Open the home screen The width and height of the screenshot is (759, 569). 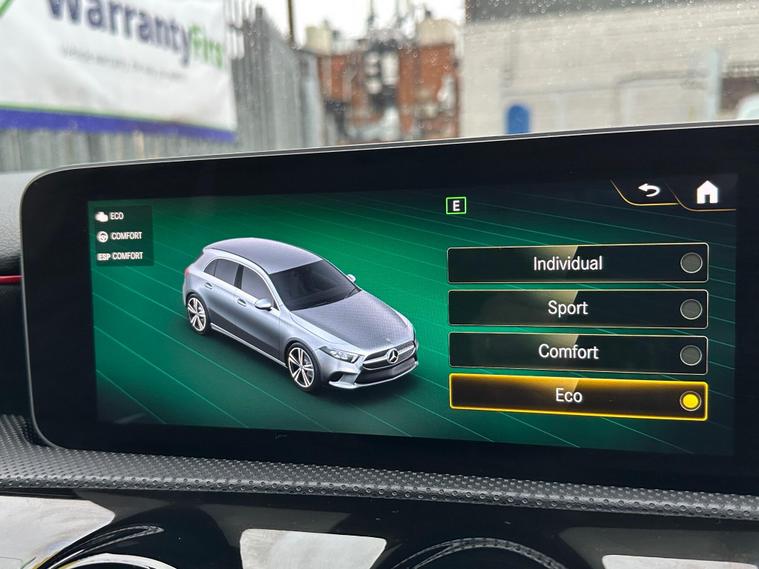[707, 192]
